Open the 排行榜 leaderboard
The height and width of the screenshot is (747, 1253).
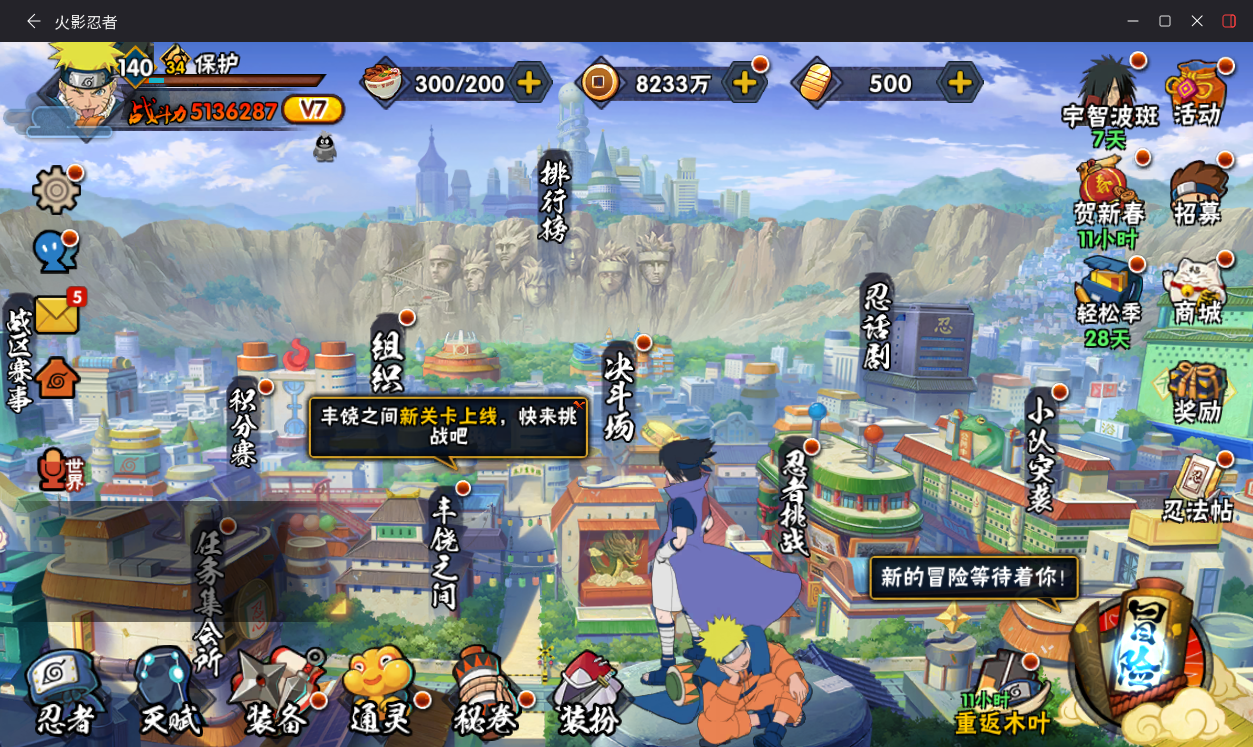click(x=553, y=200)
